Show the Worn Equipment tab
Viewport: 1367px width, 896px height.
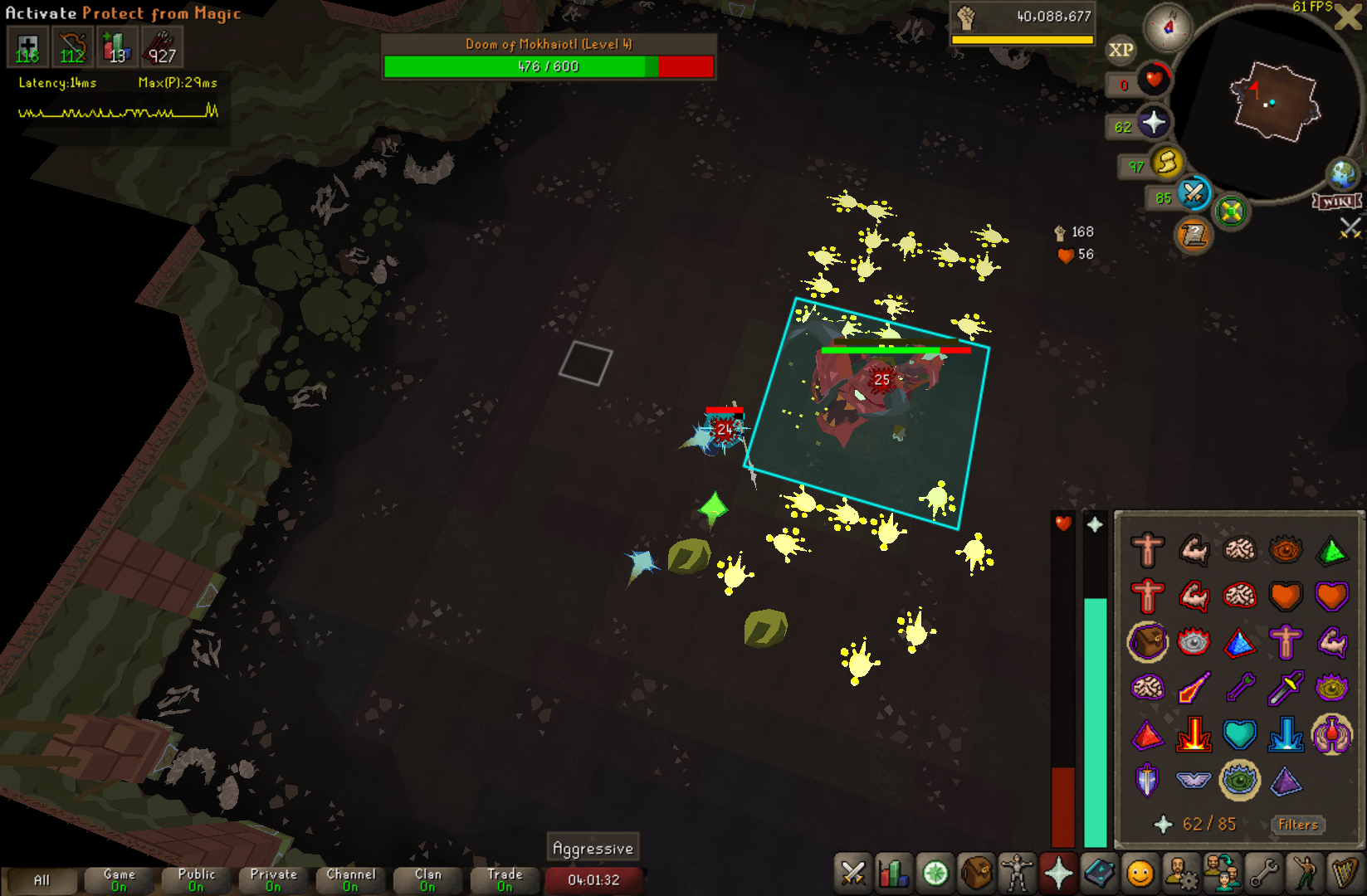pyautogui.click(x=1017, y=874)
